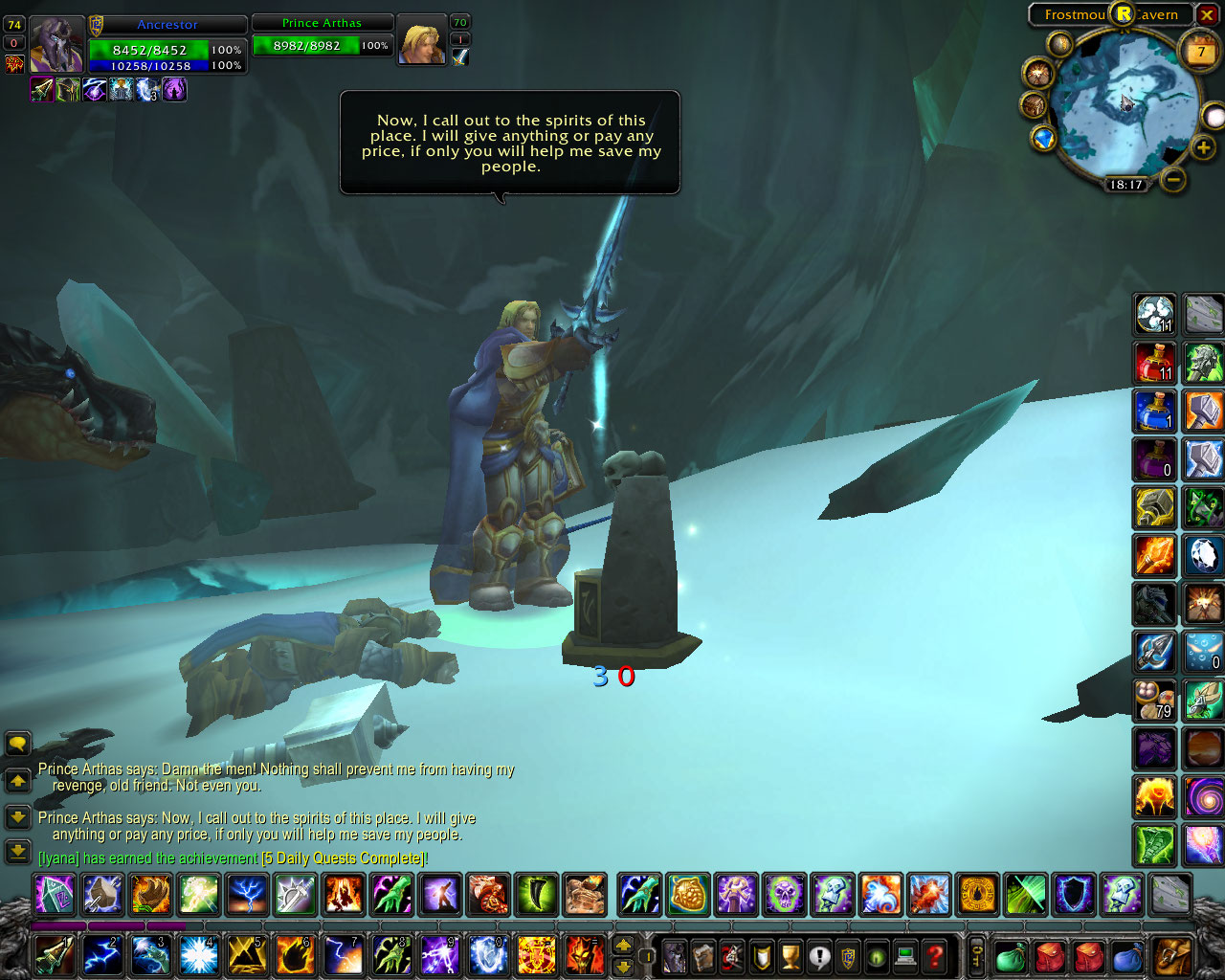Image resolution: width=1225 pixels, height=980 pixels.
Task: Open the keyring with the gold key
Action: [x=977, y=955]
